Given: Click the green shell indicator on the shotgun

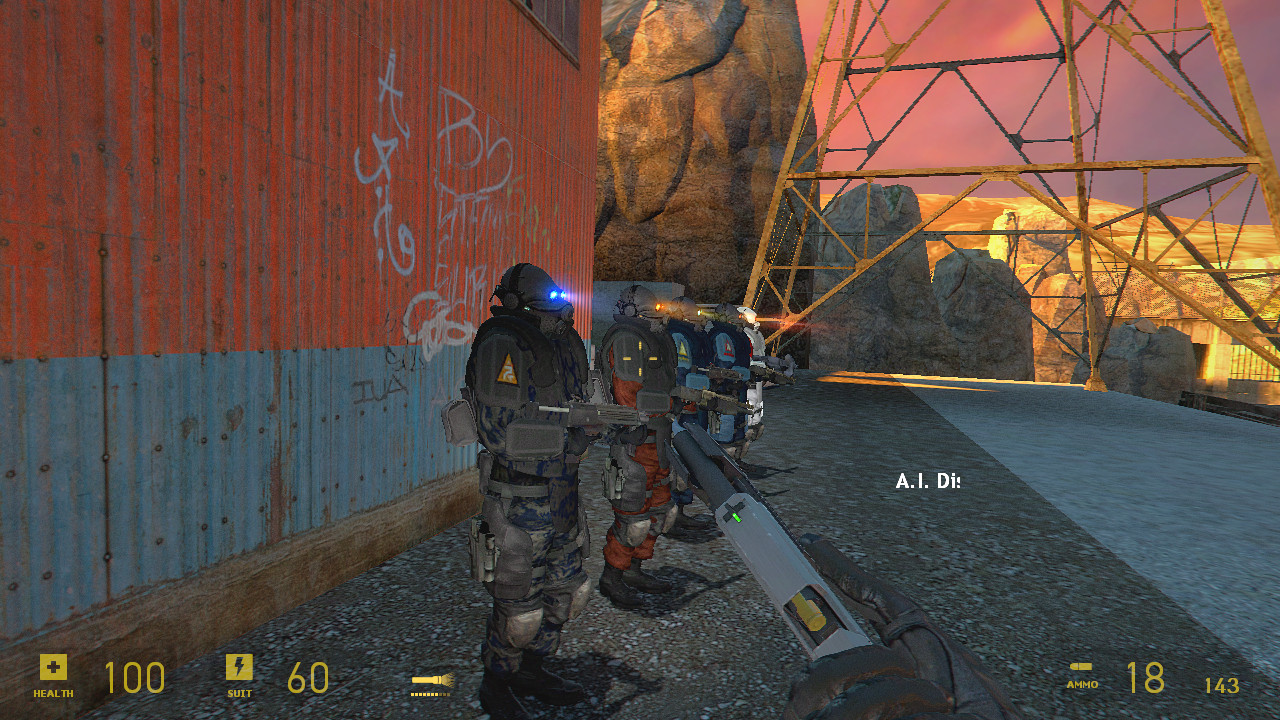Looking at the screenshot, I should [x=735, y=518].
